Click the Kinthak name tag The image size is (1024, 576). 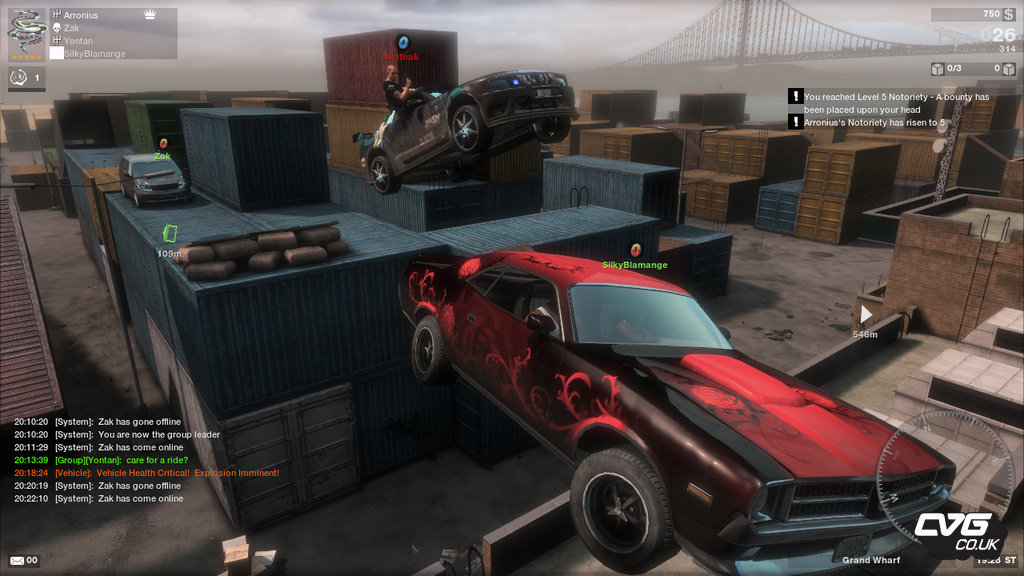(402, 57)
